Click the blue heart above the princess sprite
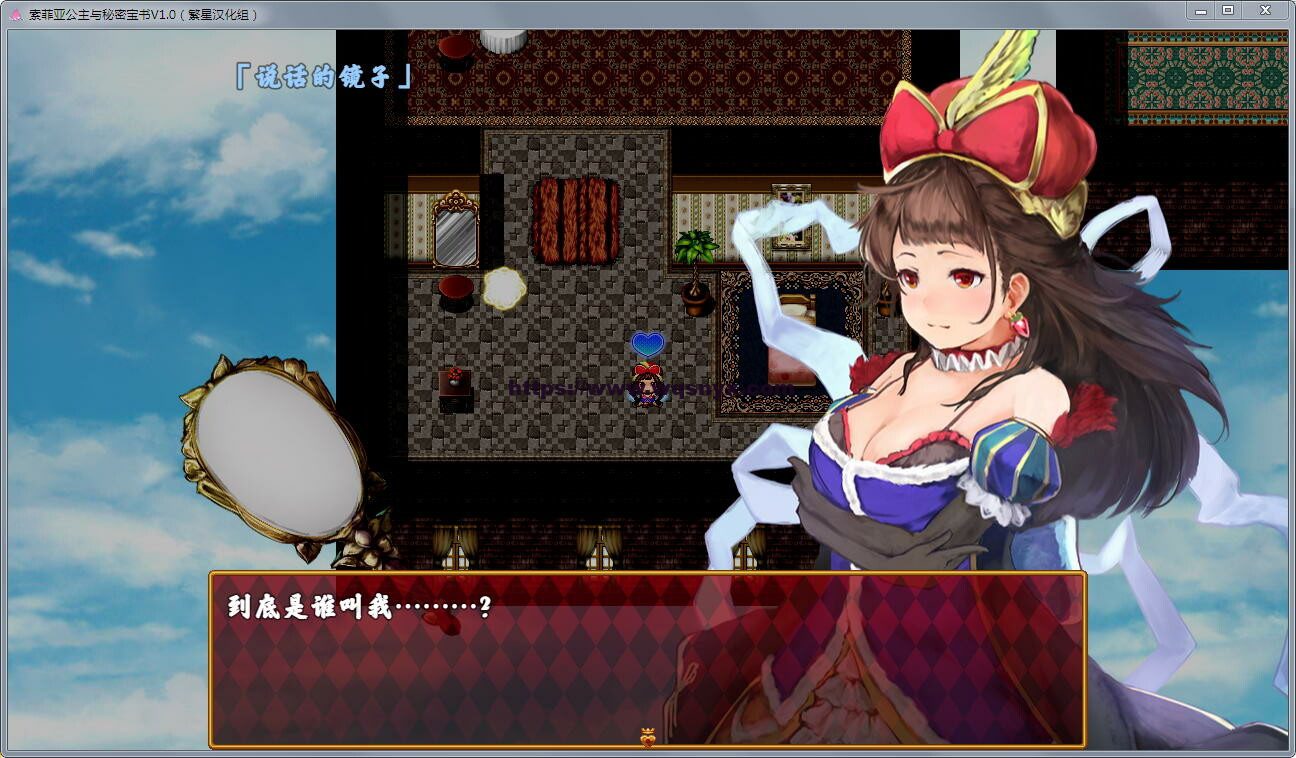 [645, 343]
